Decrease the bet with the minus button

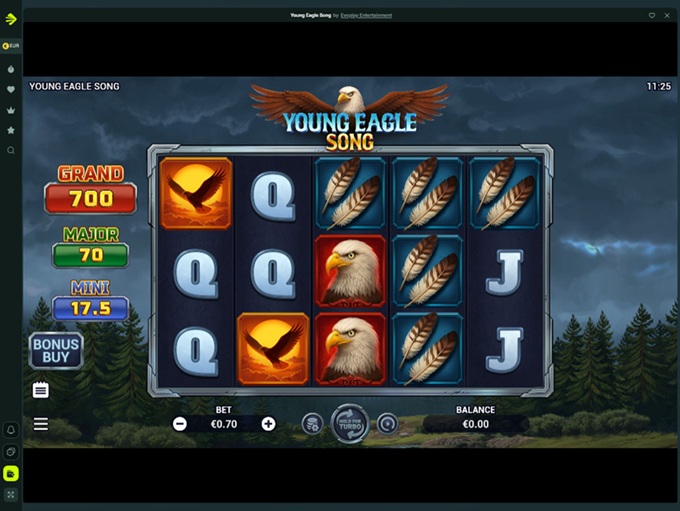click(x=180, y=424)
